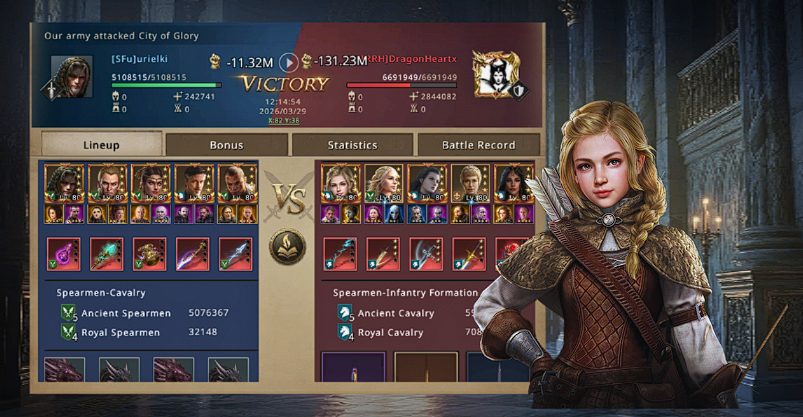Select the Ancient Spearmen troop row
This screenshot has width=803, height=417.
[150, 313]
